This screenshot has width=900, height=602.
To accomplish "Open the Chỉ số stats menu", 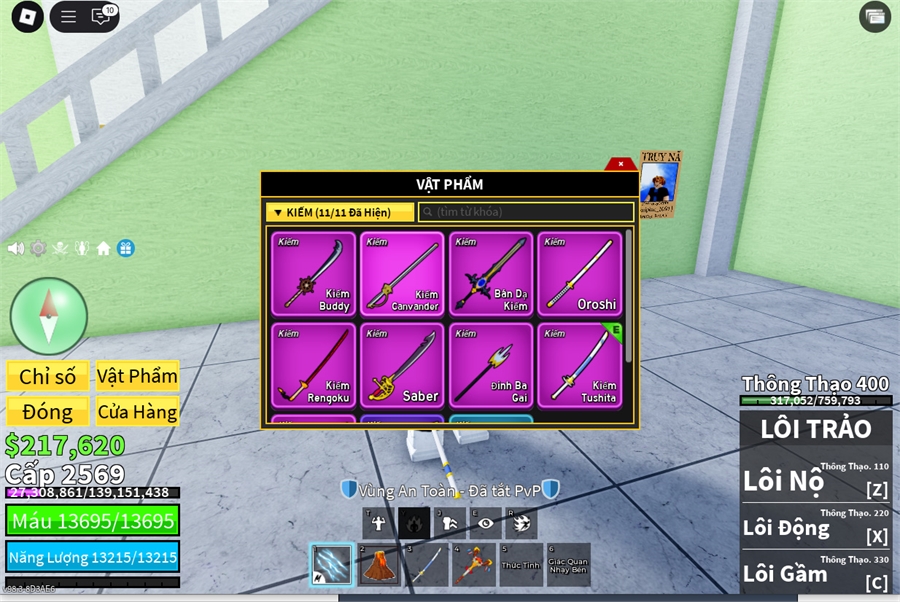I will (x=48, y=376).
